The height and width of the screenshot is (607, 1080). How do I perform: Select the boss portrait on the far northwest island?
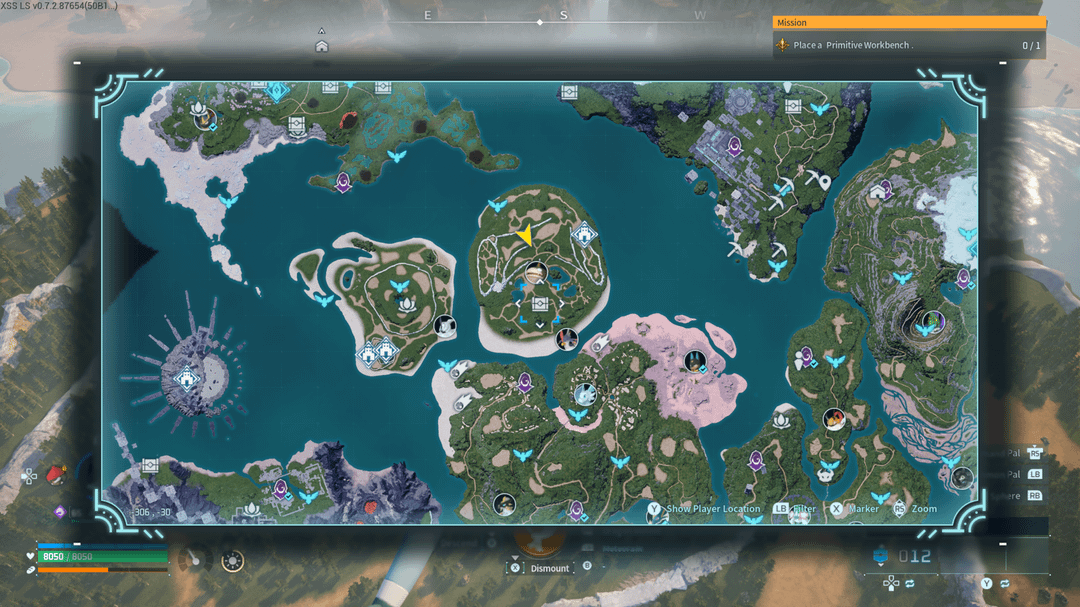click(206, 119)
